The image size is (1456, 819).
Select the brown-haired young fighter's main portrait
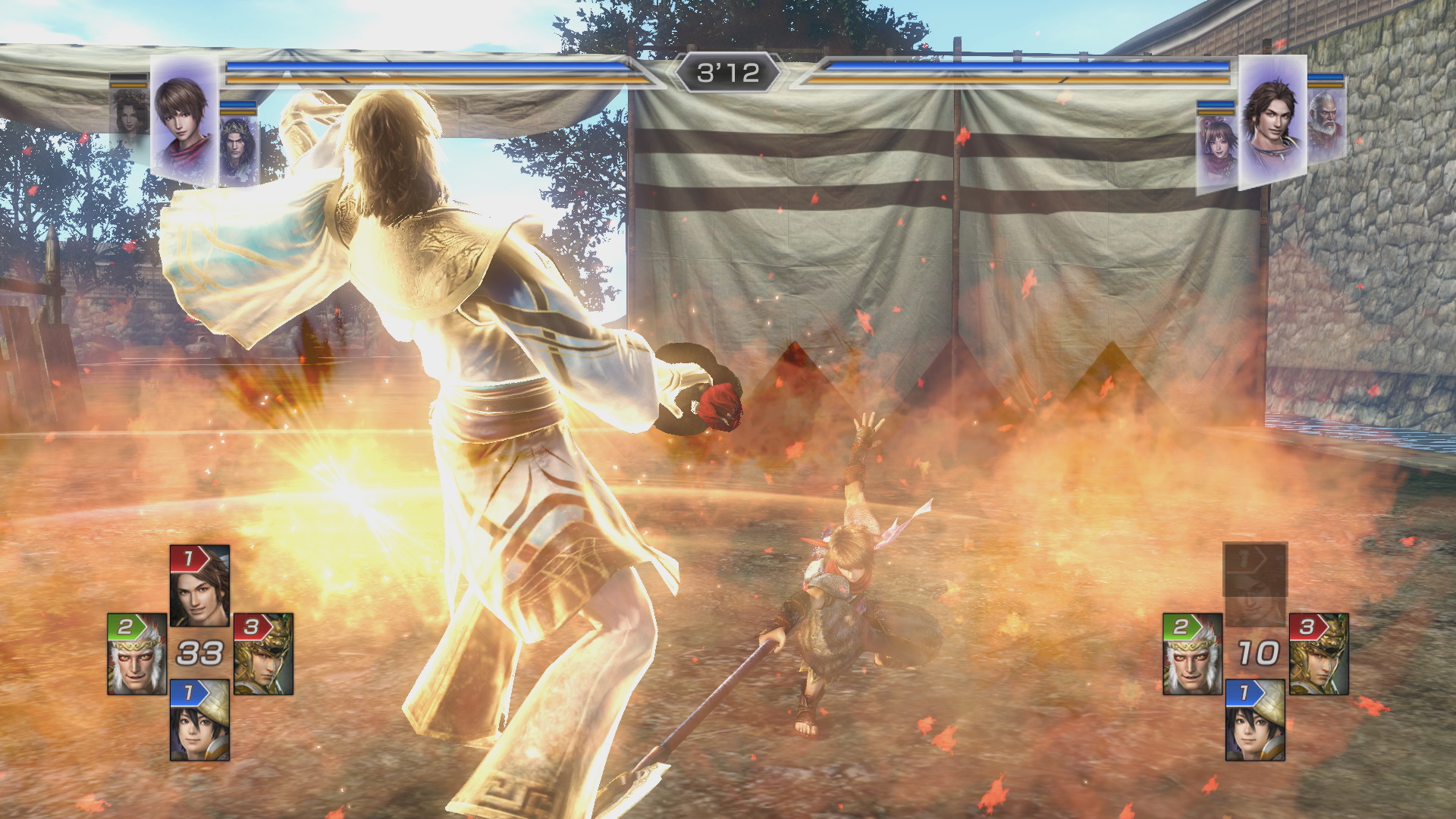coord(184,121)
